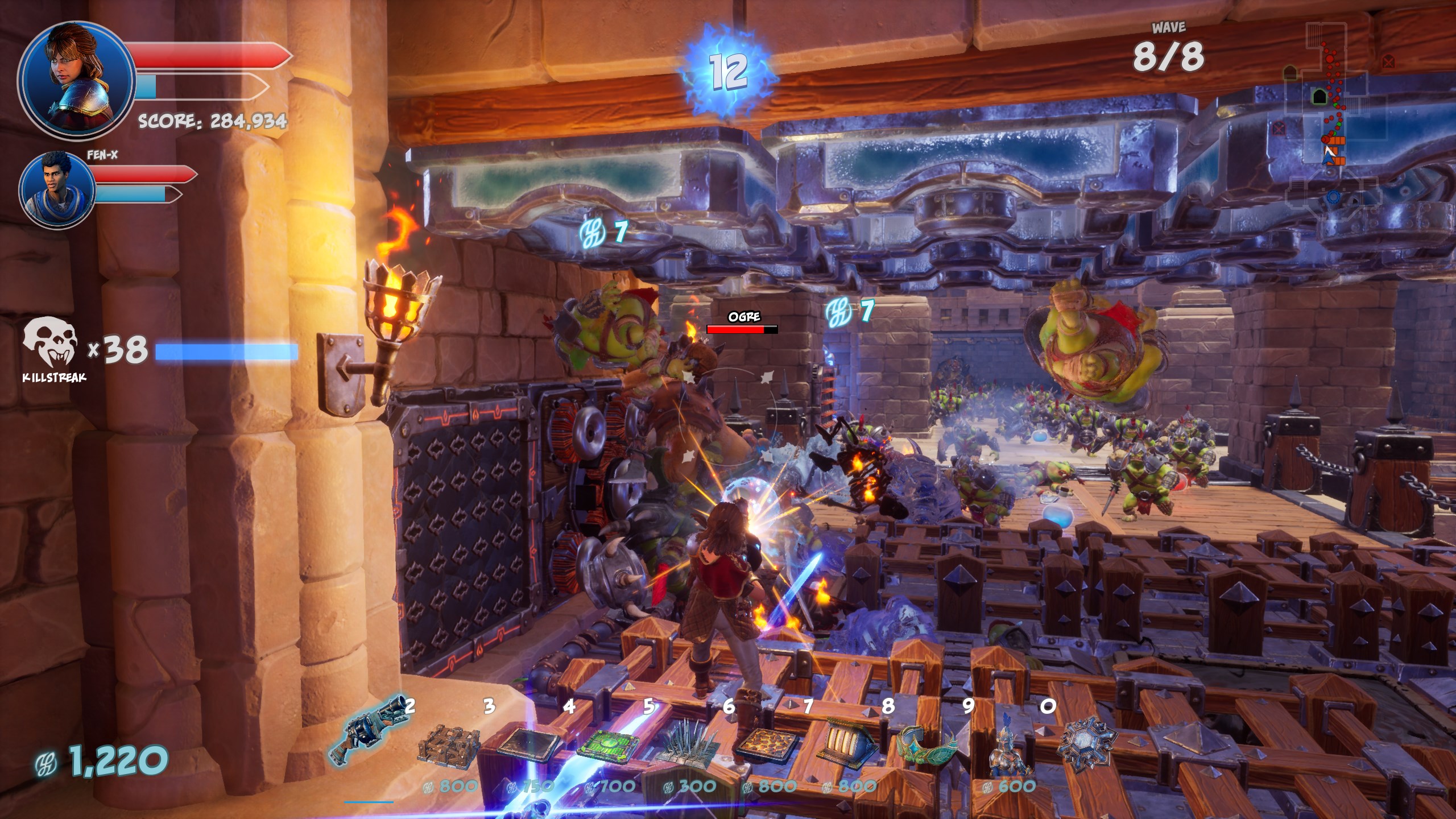Select the dark tar floor trap
This screenshot has width=1456, height=819.
(x=529, y=743)
